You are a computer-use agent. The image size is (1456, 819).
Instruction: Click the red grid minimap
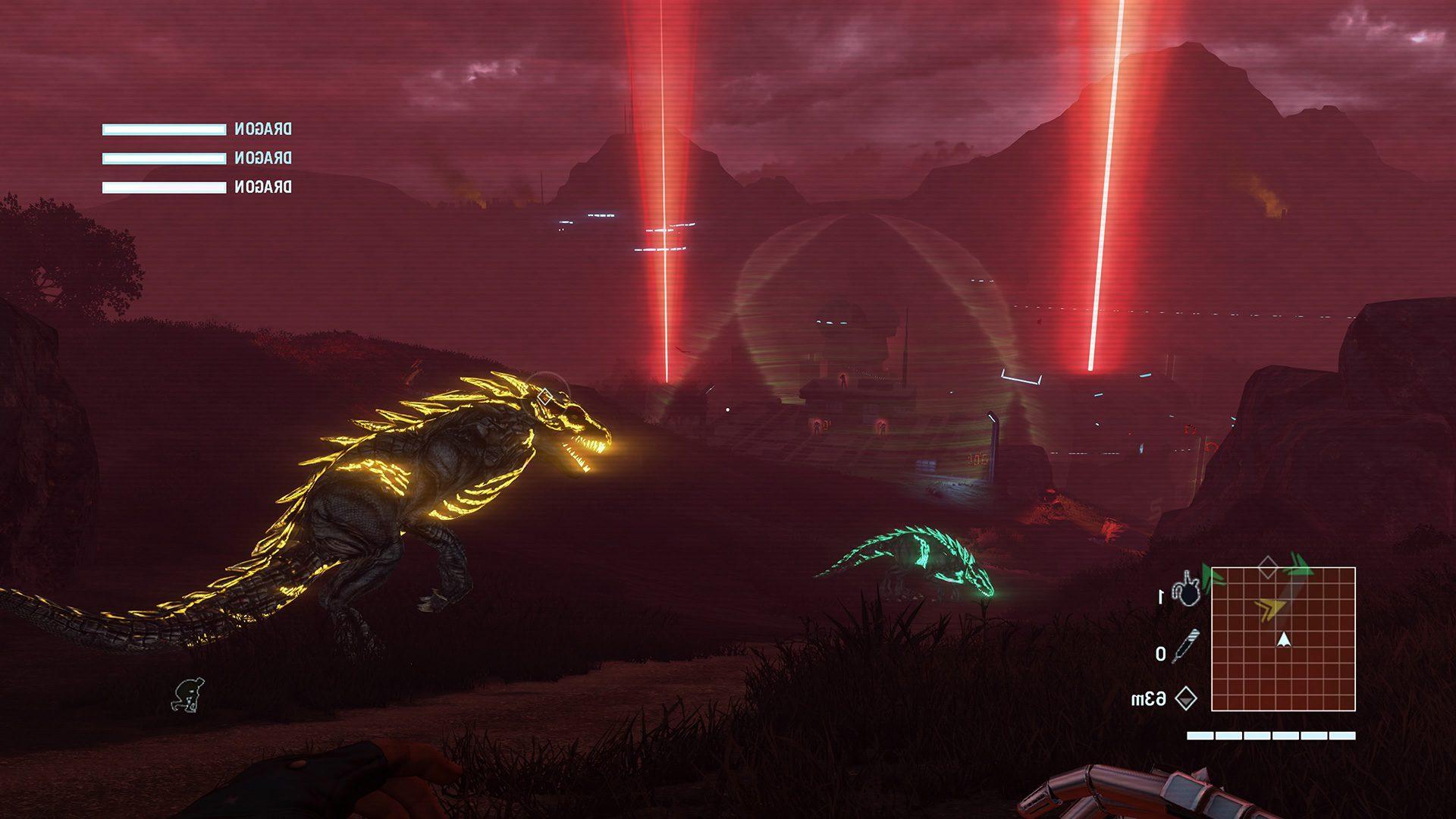1283,639
